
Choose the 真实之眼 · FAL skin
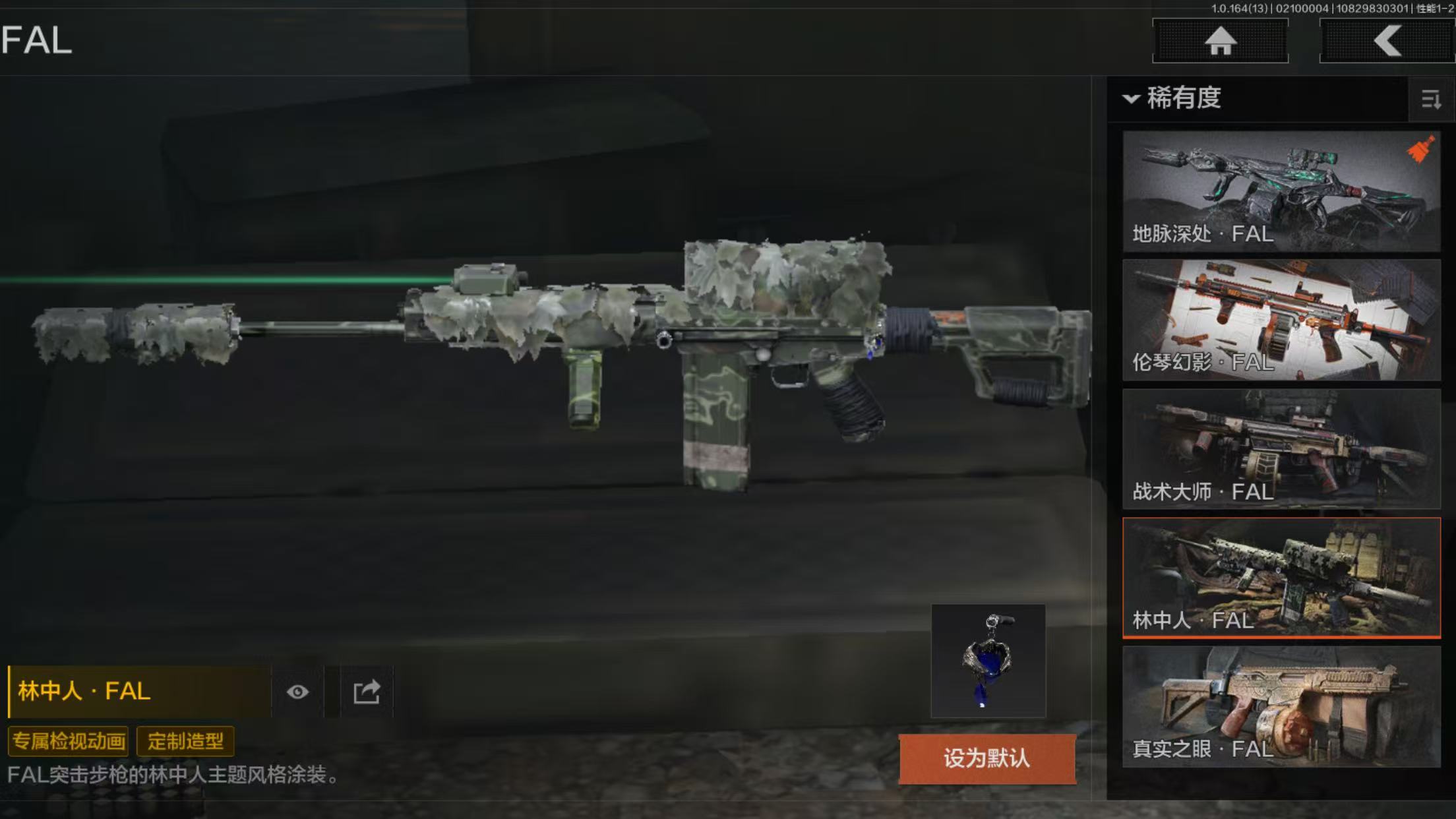(x=1281, y=706)
